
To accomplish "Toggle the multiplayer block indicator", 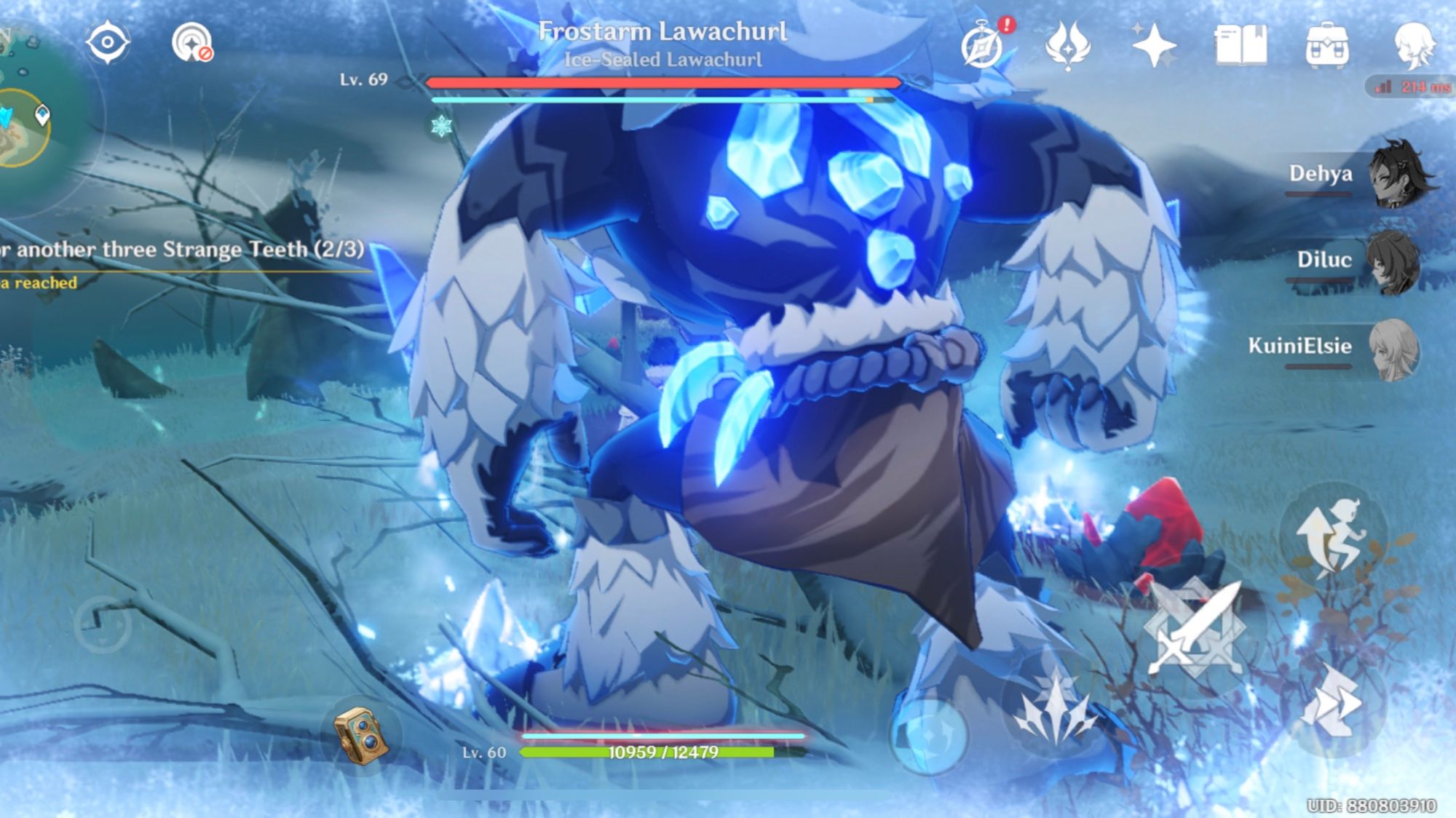I will coord(193,42).
